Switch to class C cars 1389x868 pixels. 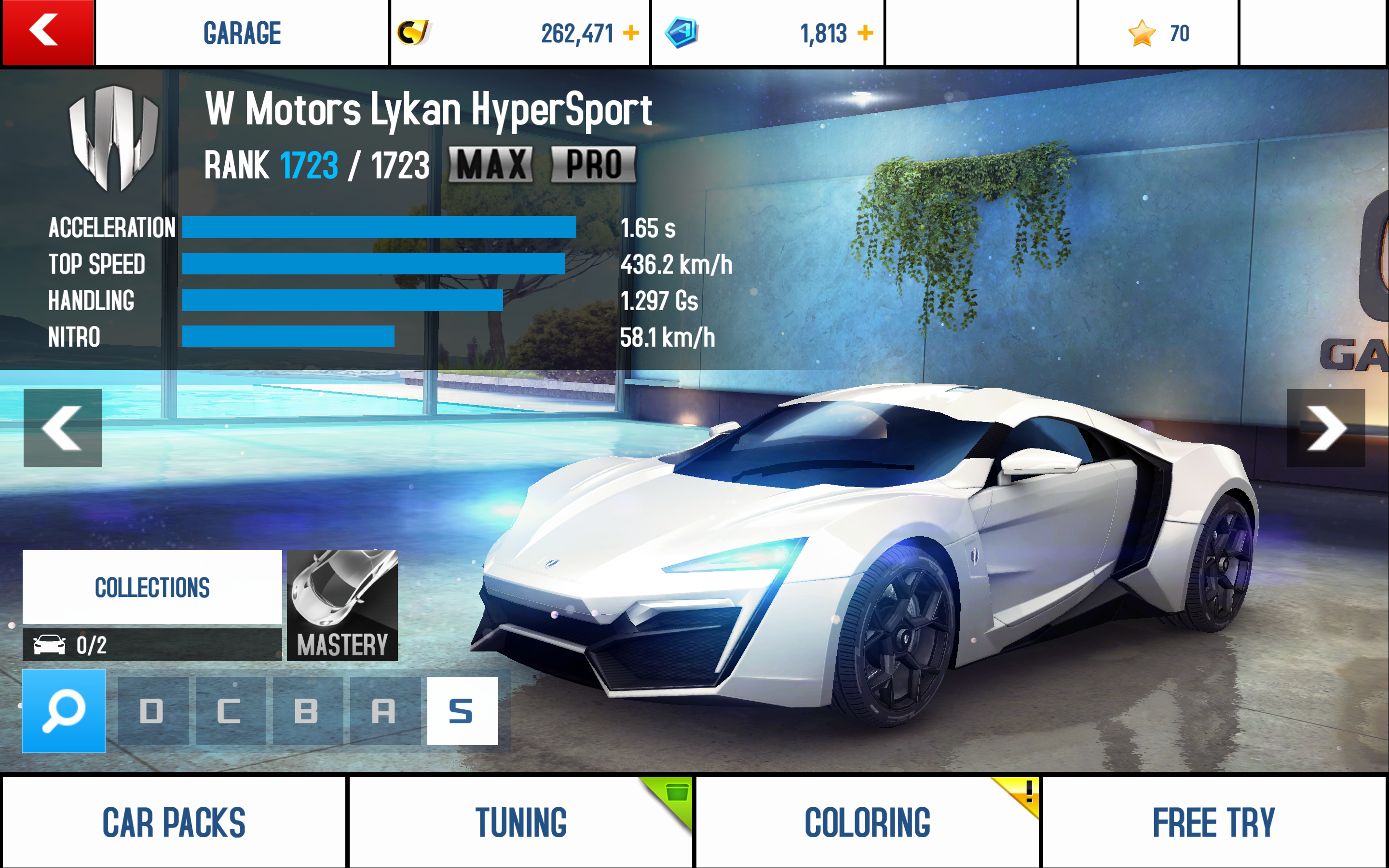[230, 711]
